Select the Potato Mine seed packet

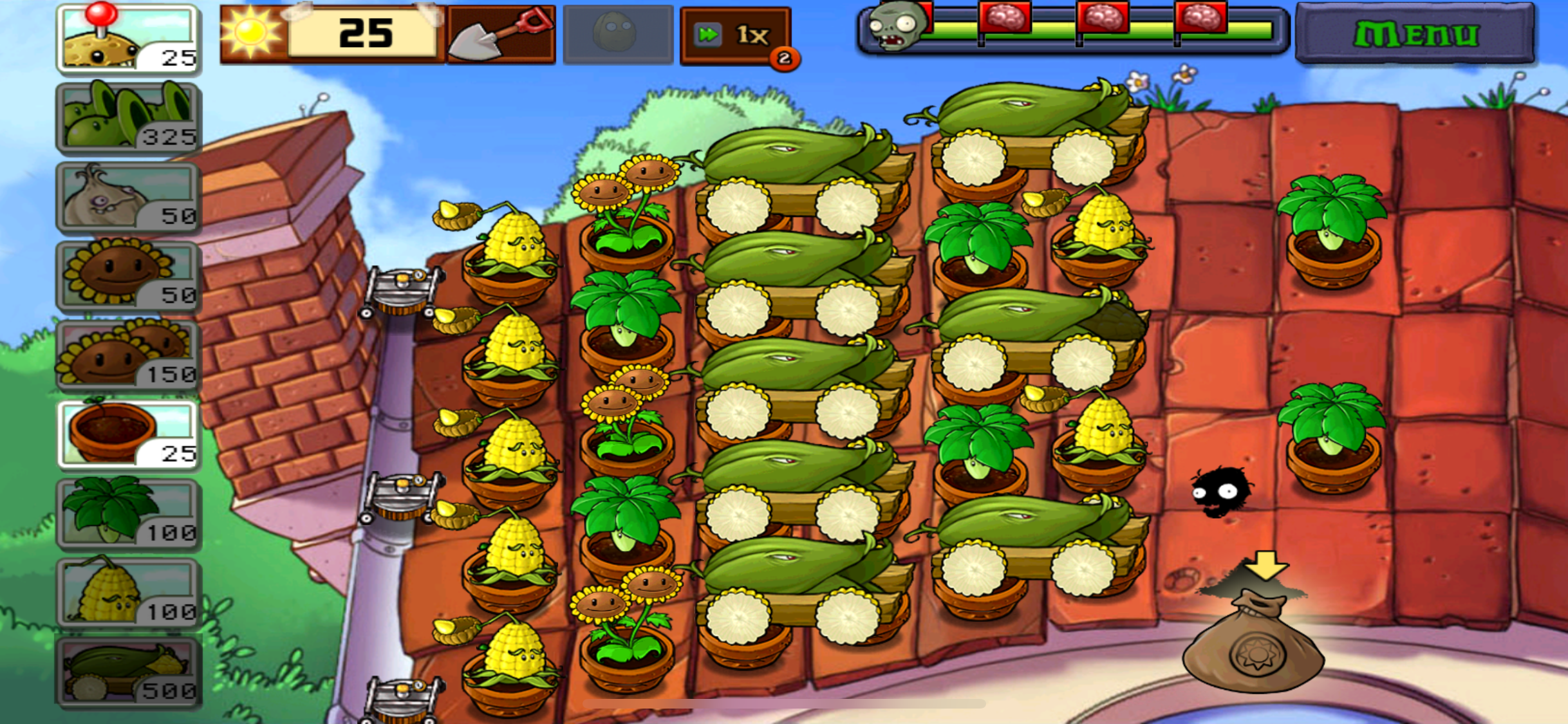[127, 39]
